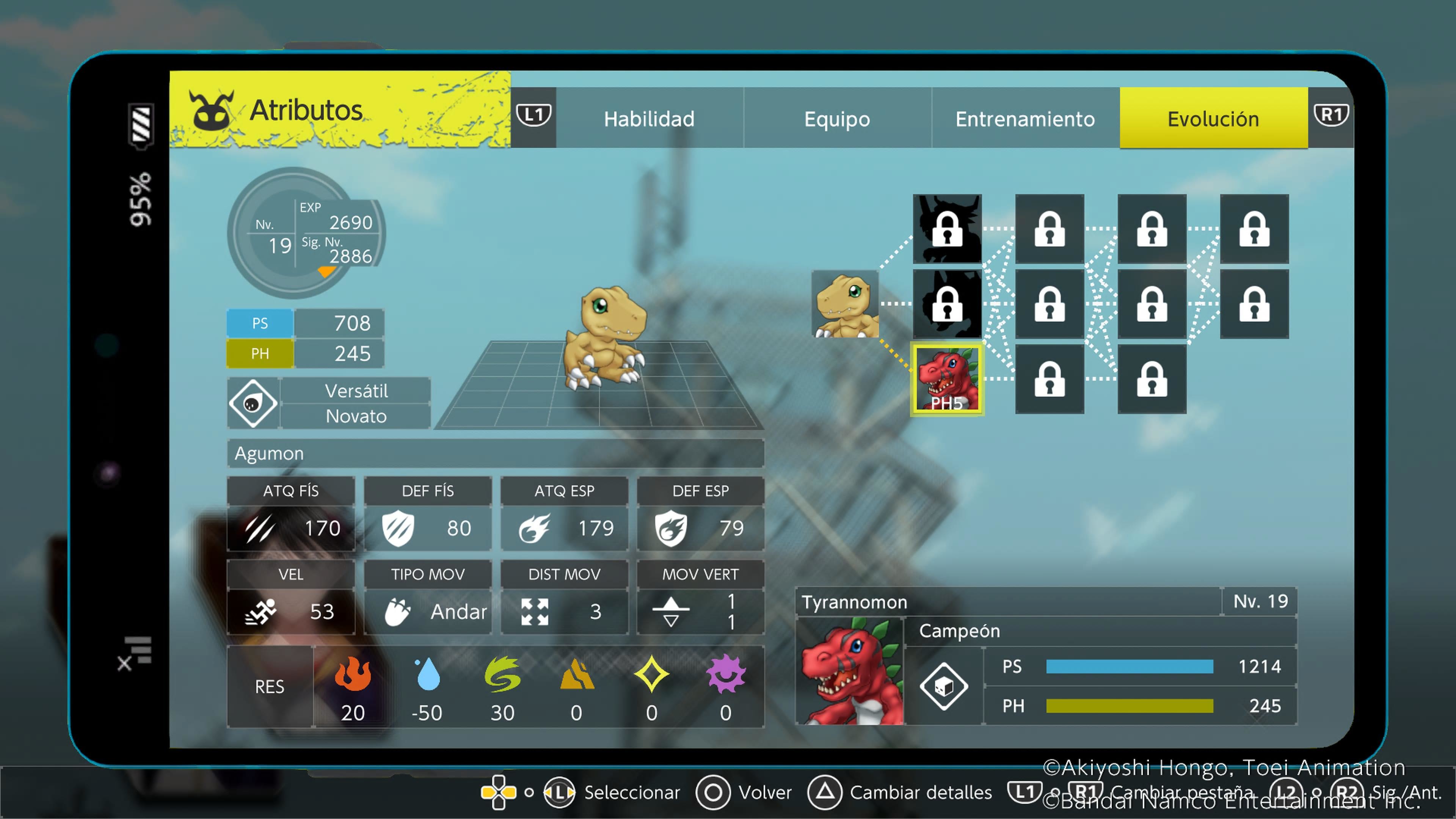Switch to the Habilidad tab
Viewport: 1456px width, 819px height.
[649, 119]
